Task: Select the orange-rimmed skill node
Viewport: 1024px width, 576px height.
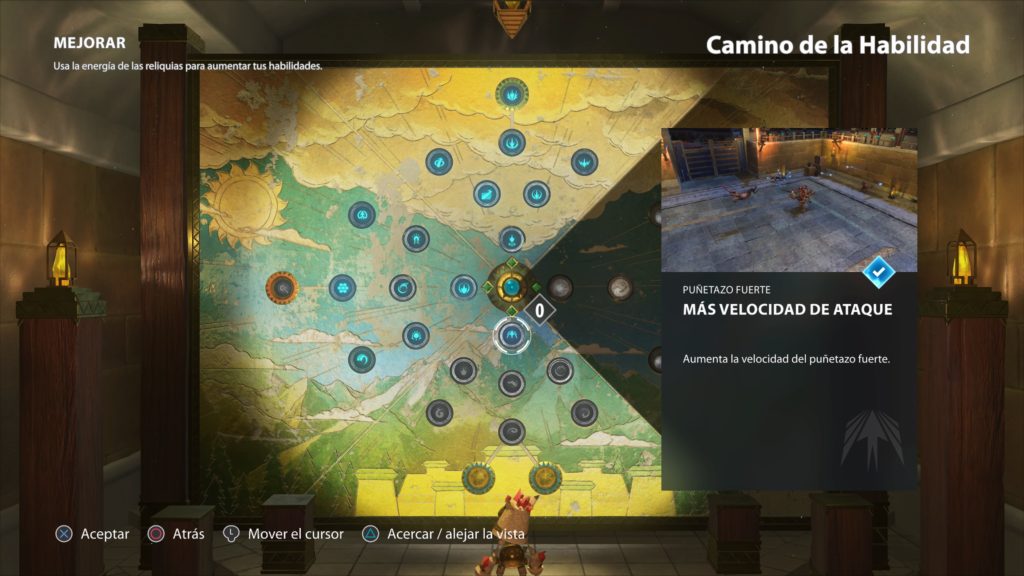Action: (x=282, y=288)
